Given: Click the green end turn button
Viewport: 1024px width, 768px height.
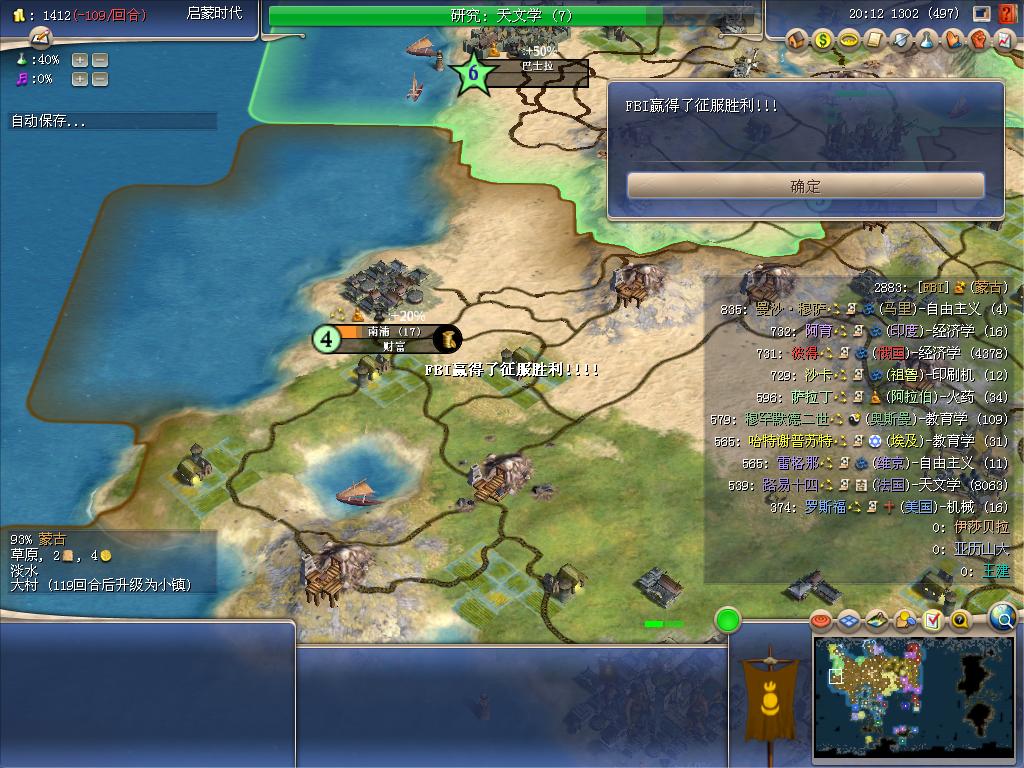Looking at the screenshot, I should pyautogui.click(x=728, y=620).
